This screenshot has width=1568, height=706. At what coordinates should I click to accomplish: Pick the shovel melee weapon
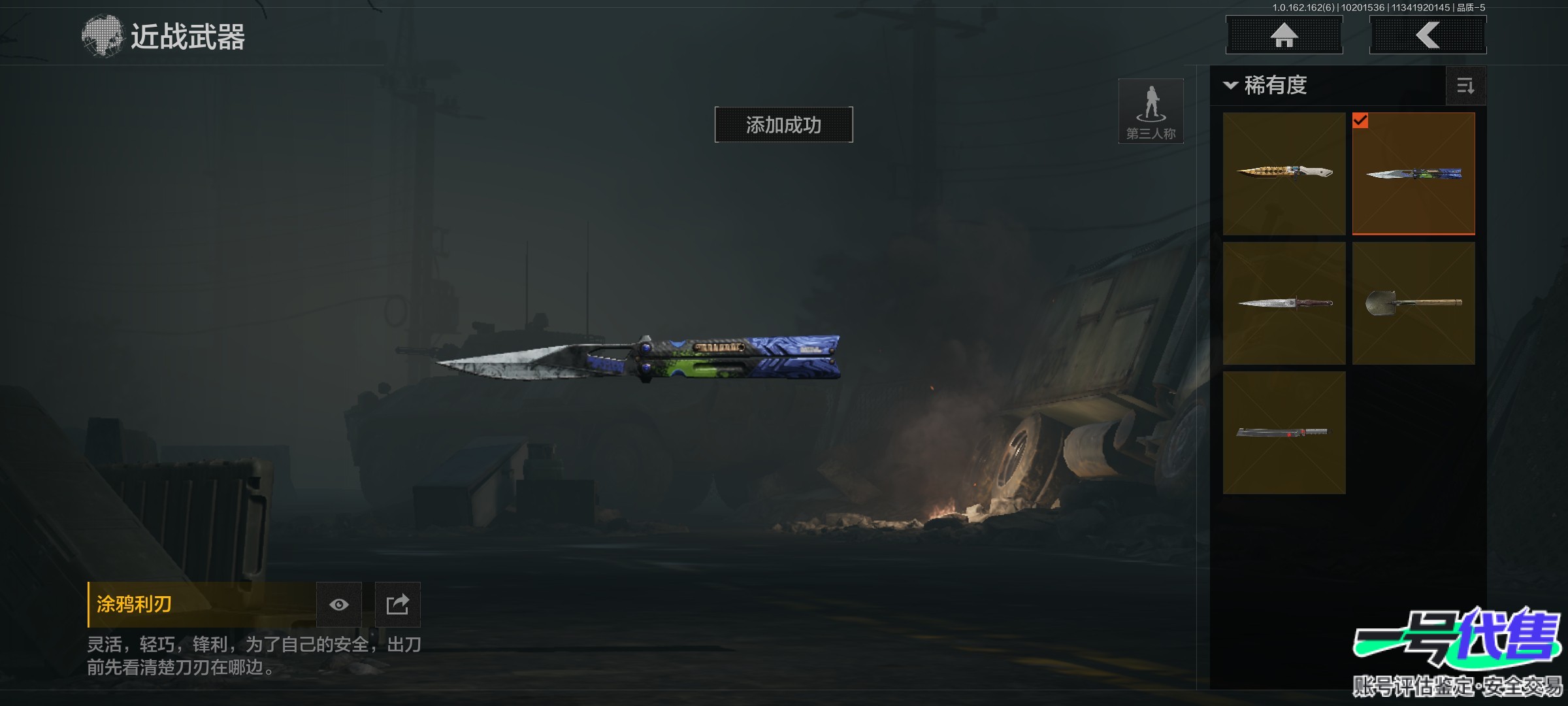coord(1413,303)
